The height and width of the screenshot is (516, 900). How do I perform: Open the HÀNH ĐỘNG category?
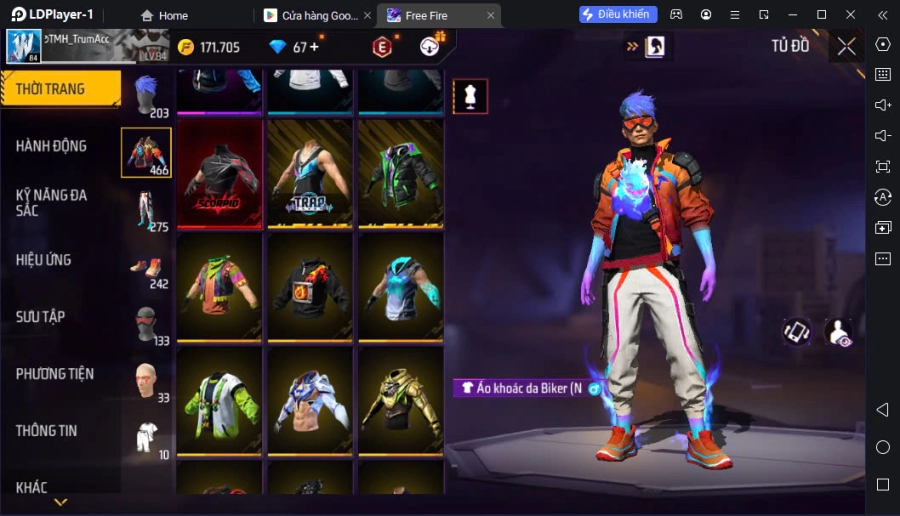pyautogui.click(x=51, y=146)
